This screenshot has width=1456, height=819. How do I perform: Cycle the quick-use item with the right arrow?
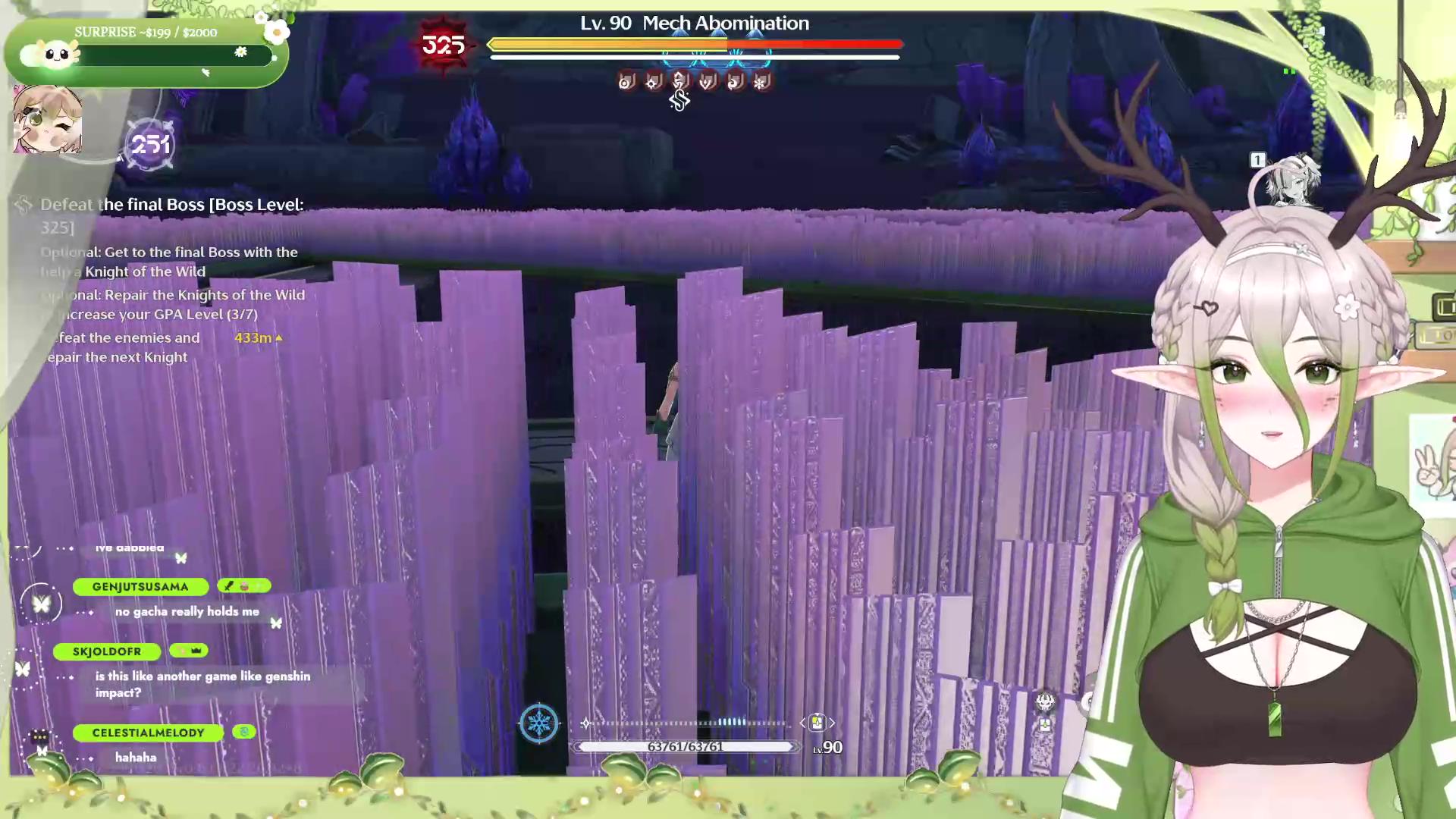pyautogui.click(x=832, y=723)
